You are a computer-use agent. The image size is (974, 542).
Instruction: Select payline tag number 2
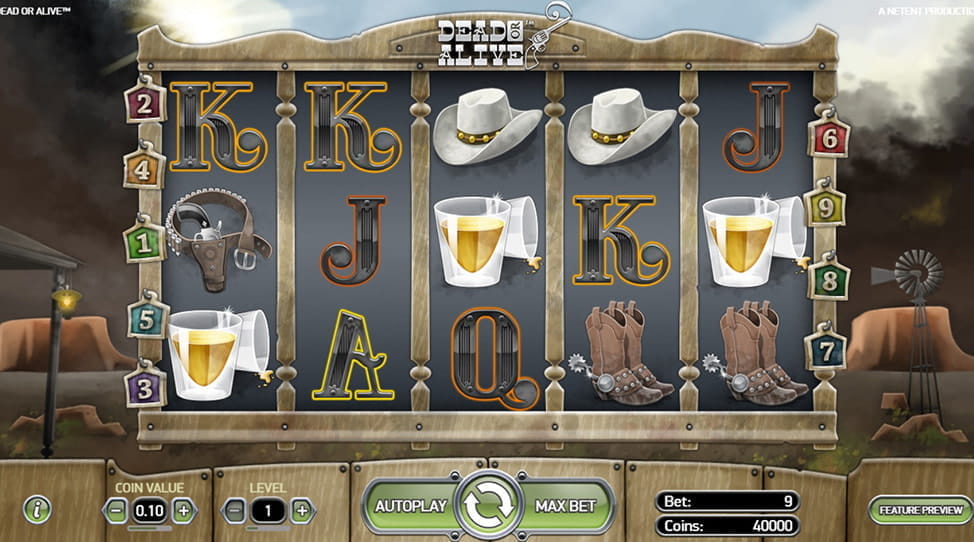145,102
